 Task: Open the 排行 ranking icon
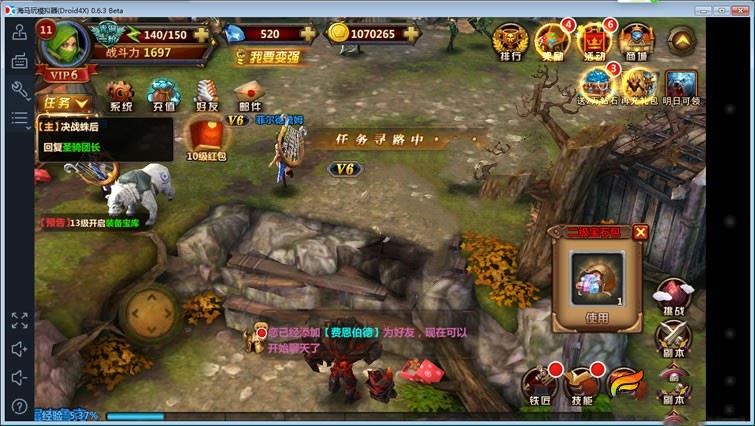pos(509,42)
